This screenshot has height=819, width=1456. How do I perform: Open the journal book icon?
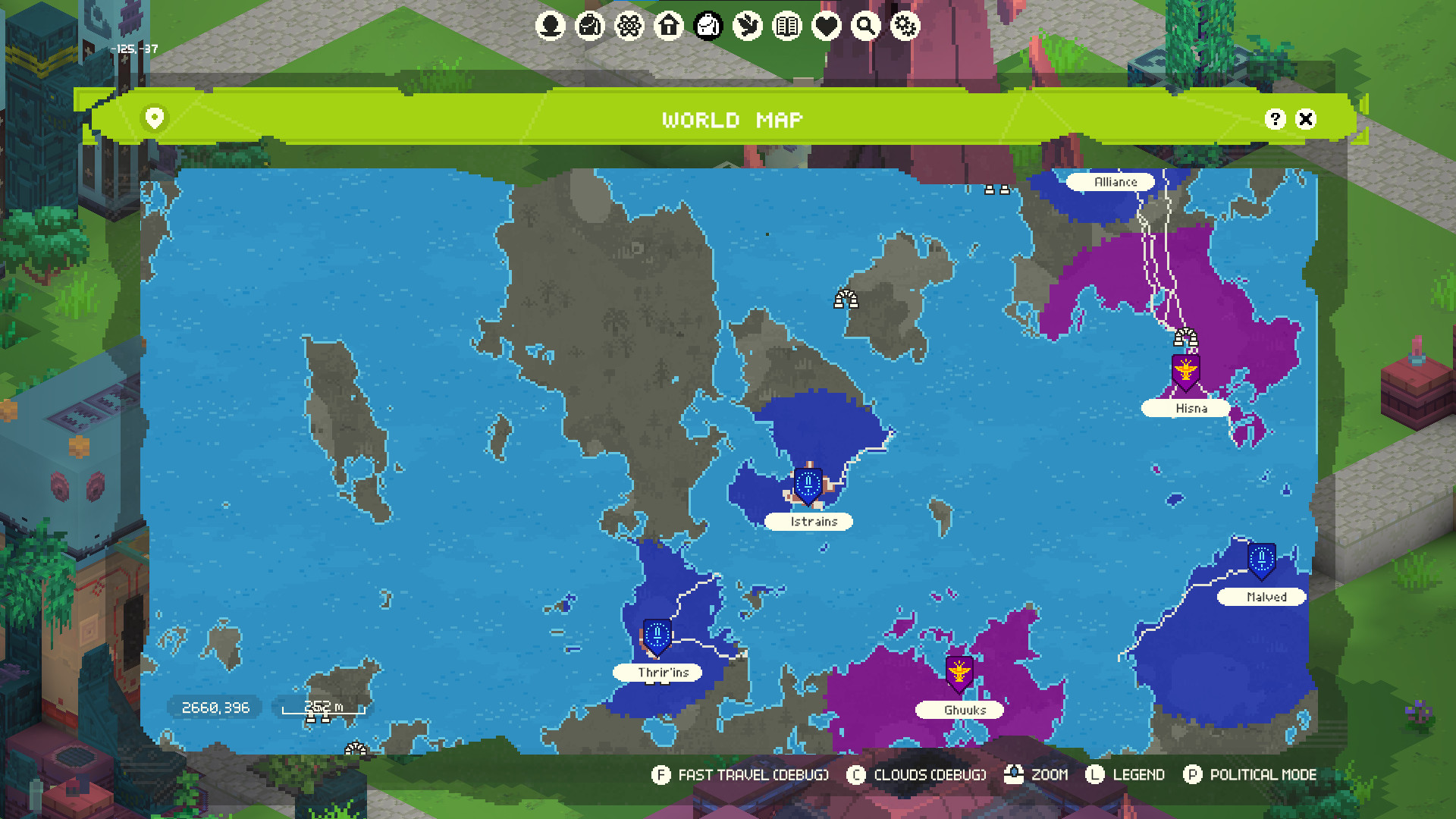coord(786,27)
